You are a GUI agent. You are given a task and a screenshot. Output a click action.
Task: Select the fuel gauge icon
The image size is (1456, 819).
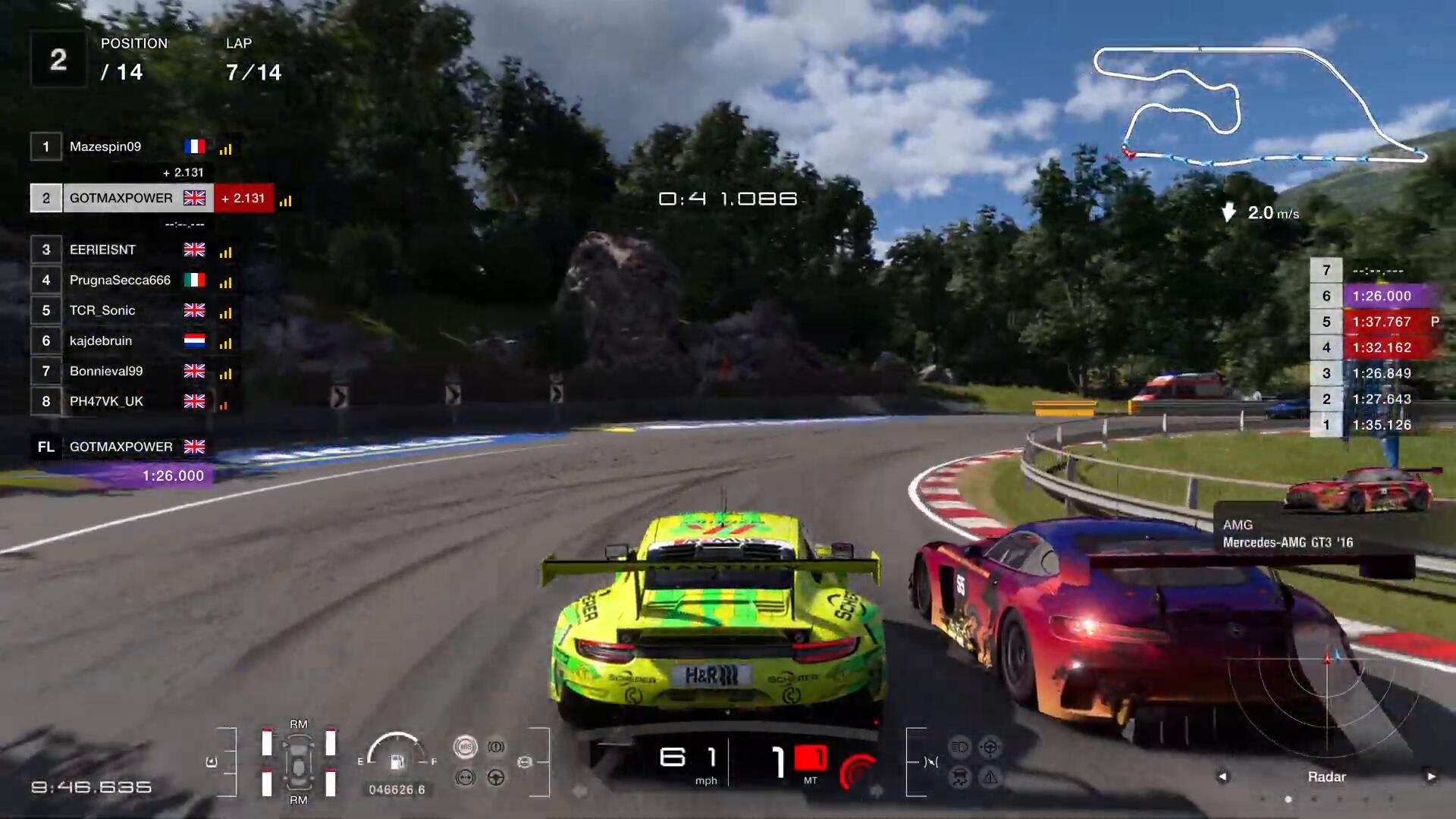pyautogui.click(x=397, y=761)
